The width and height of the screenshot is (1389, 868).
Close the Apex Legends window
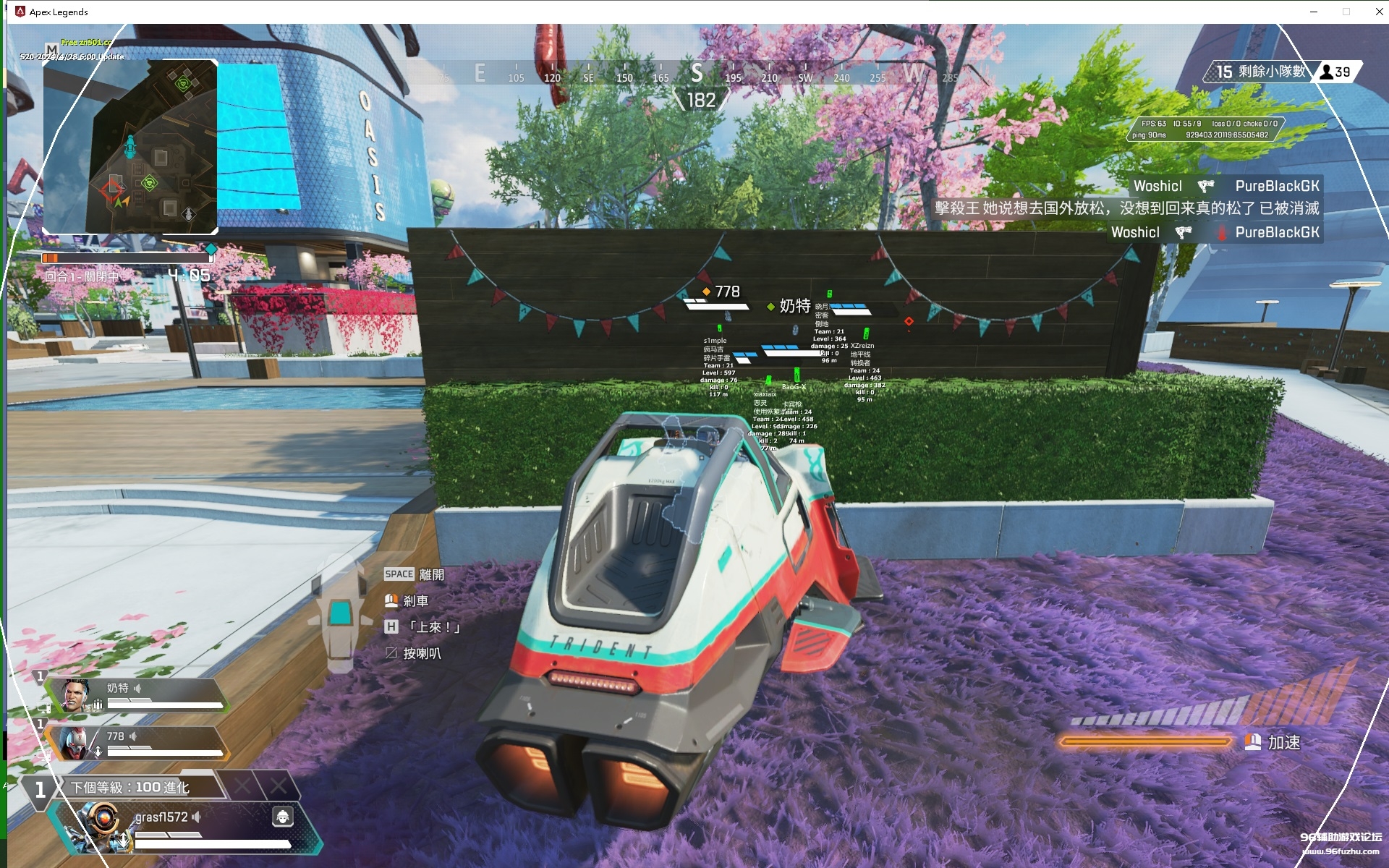1379,12
